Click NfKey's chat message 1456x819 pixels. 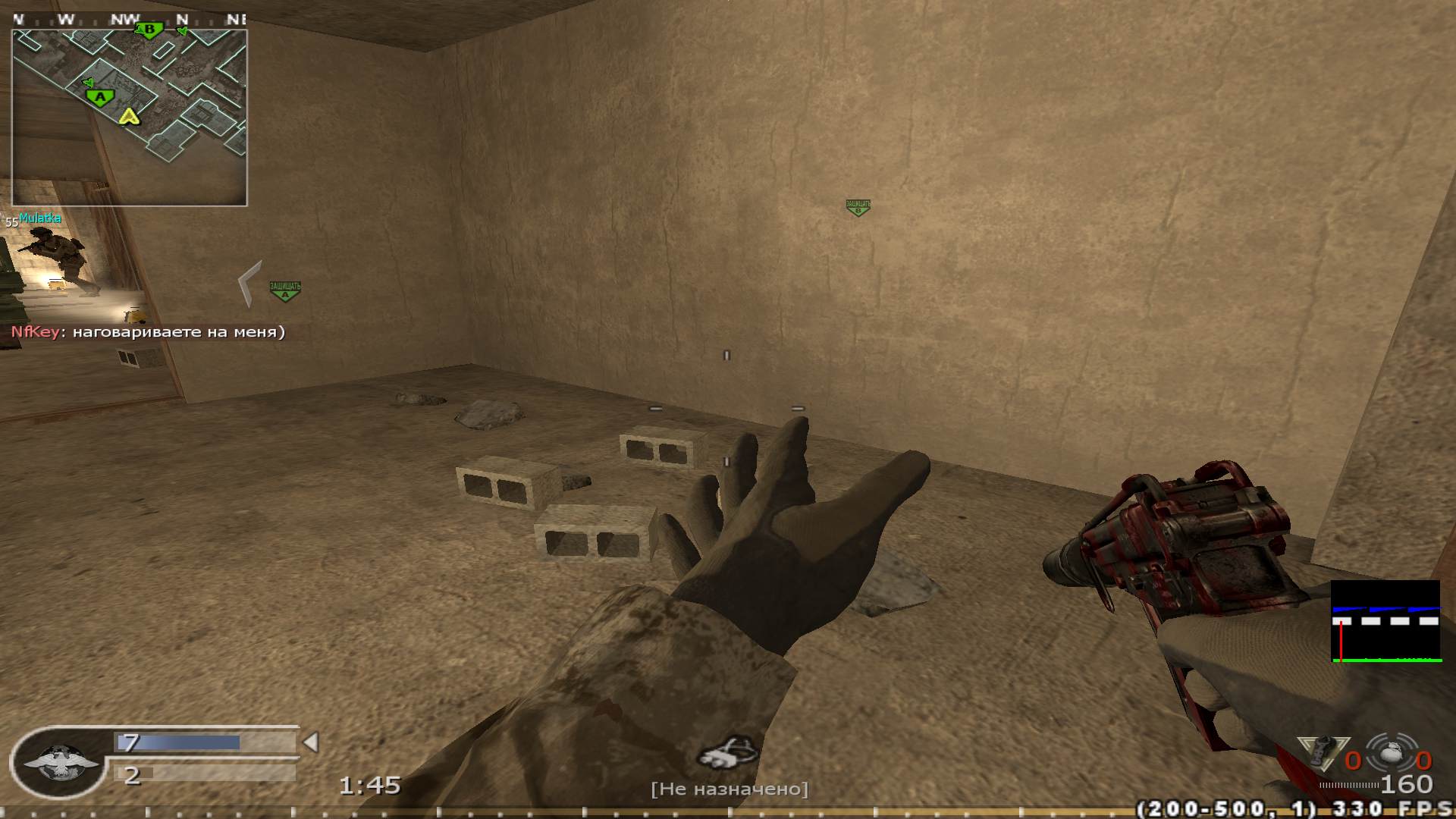tap(148, 332)
